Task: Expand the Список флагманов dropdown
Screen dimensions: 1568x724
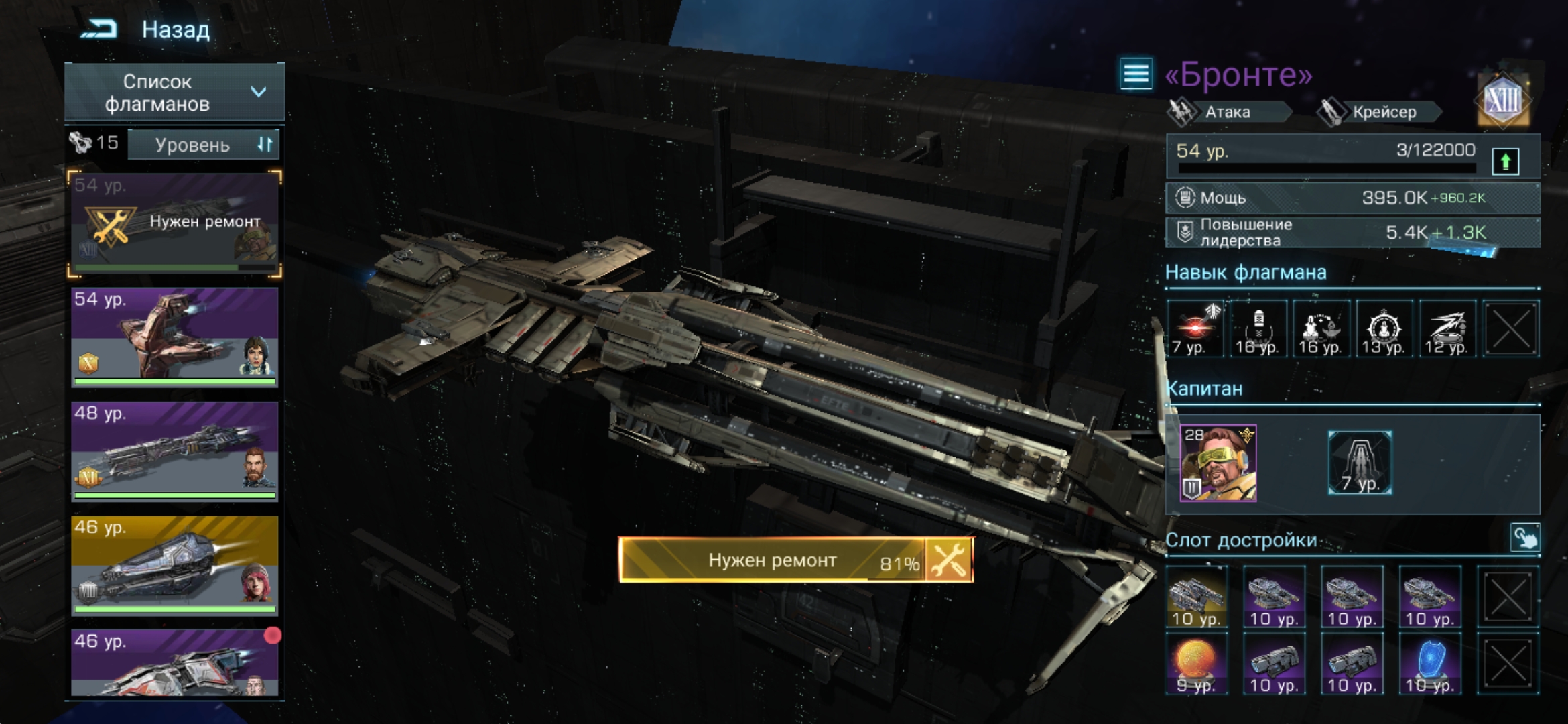Action: tap(174, 93)
